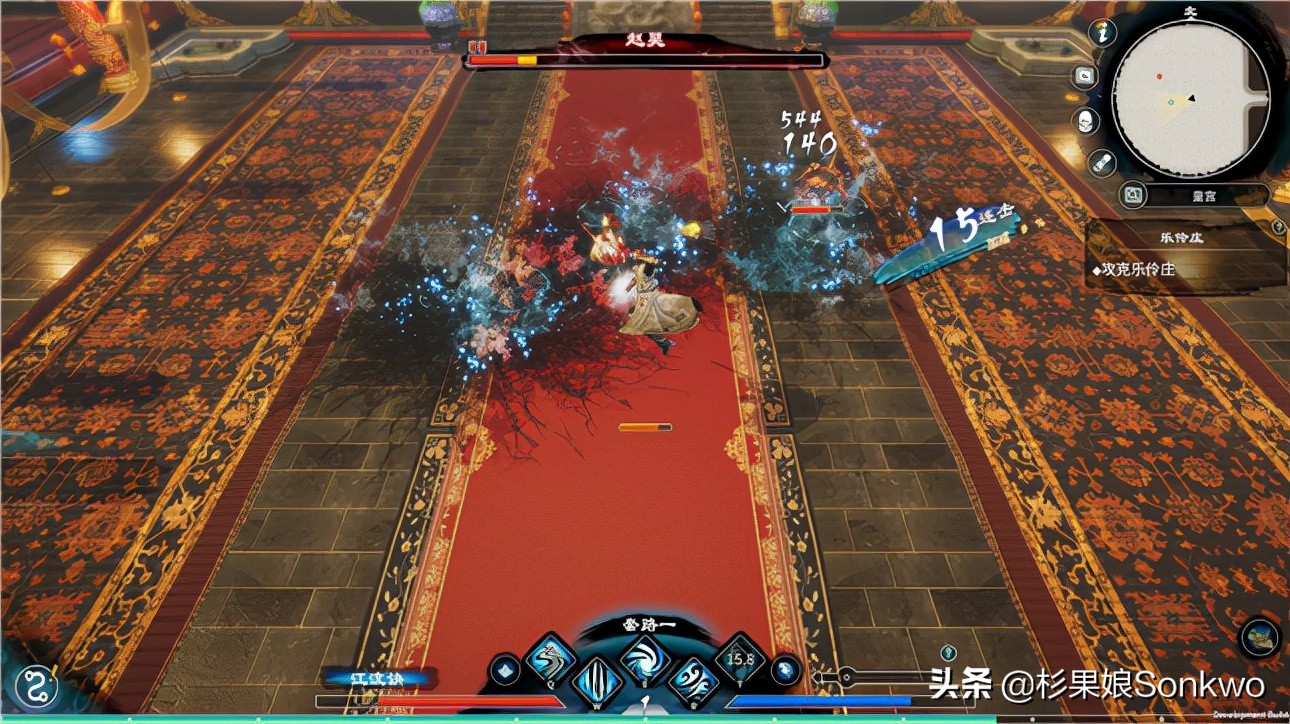Open the serpent-symbol menu in the bottom-left corner

[x=36, y=688]
